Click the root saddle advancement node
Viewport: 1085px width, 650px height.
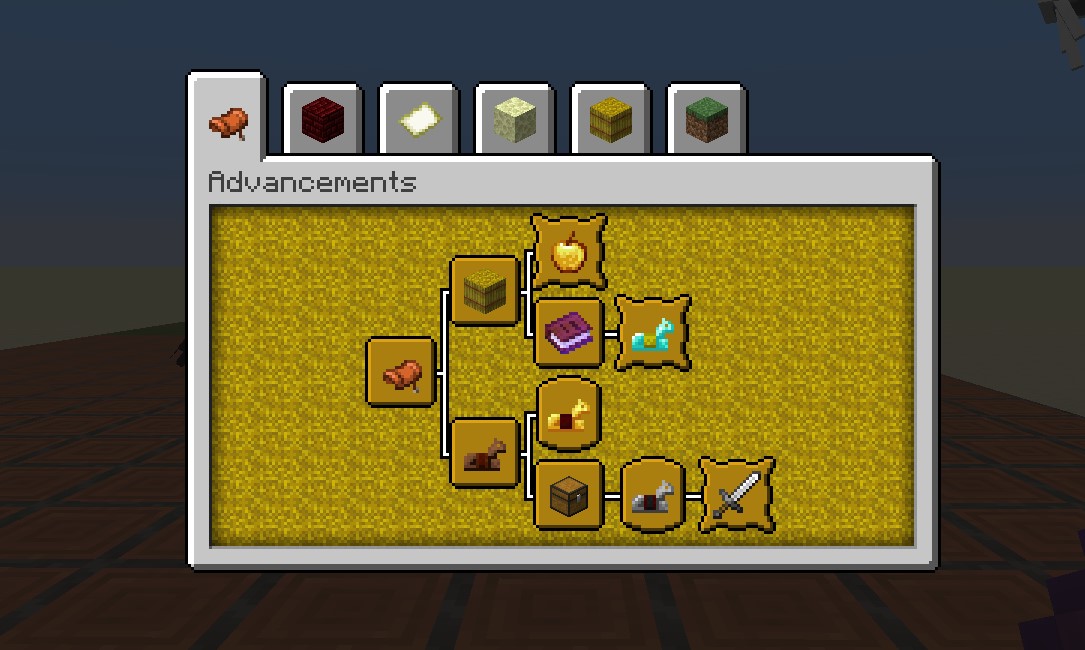pyautogui.click(x=401, y=372)
